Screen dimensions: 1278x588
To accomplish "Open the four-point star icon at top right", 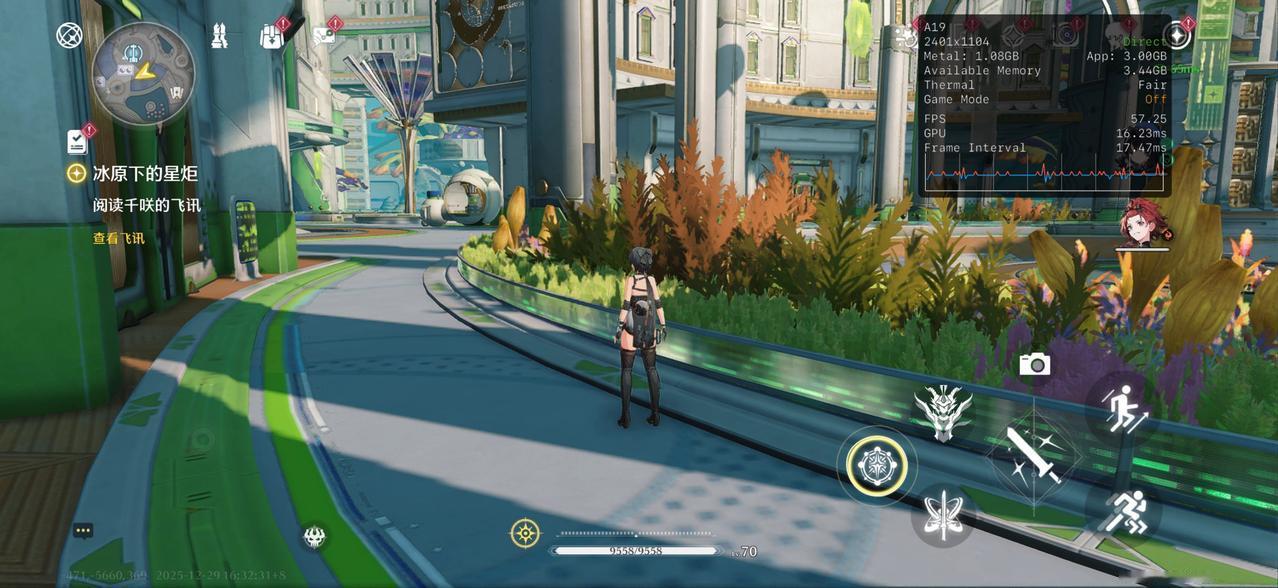I will tap(1177, 36).
